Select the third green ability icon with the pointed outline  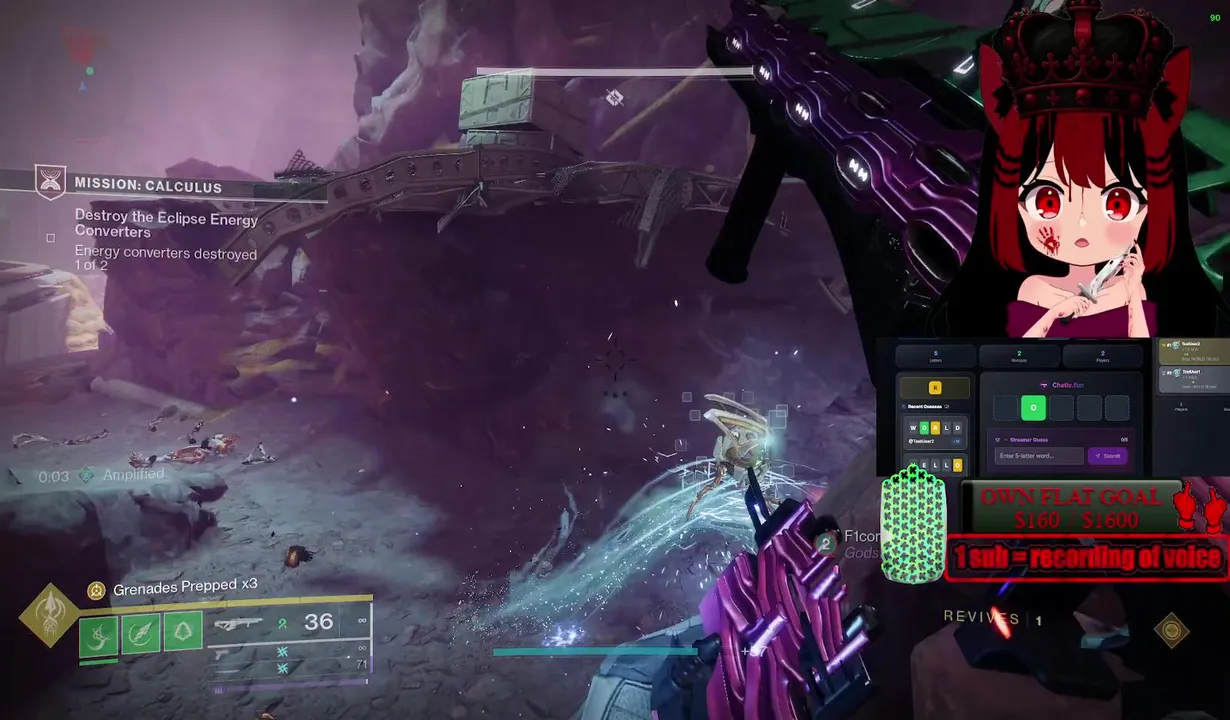tap(182, 630)
